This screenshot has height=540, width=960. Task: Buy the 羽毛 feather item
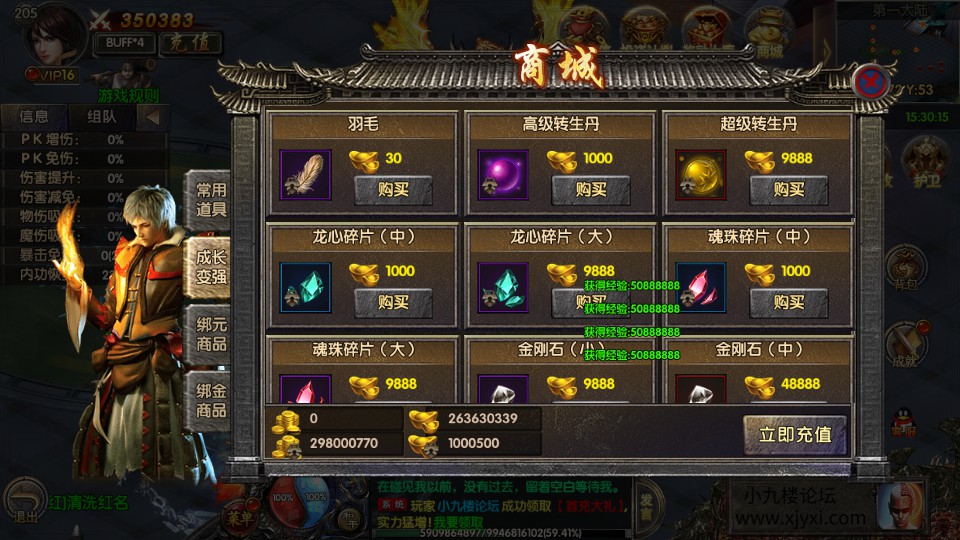point(393,190)
